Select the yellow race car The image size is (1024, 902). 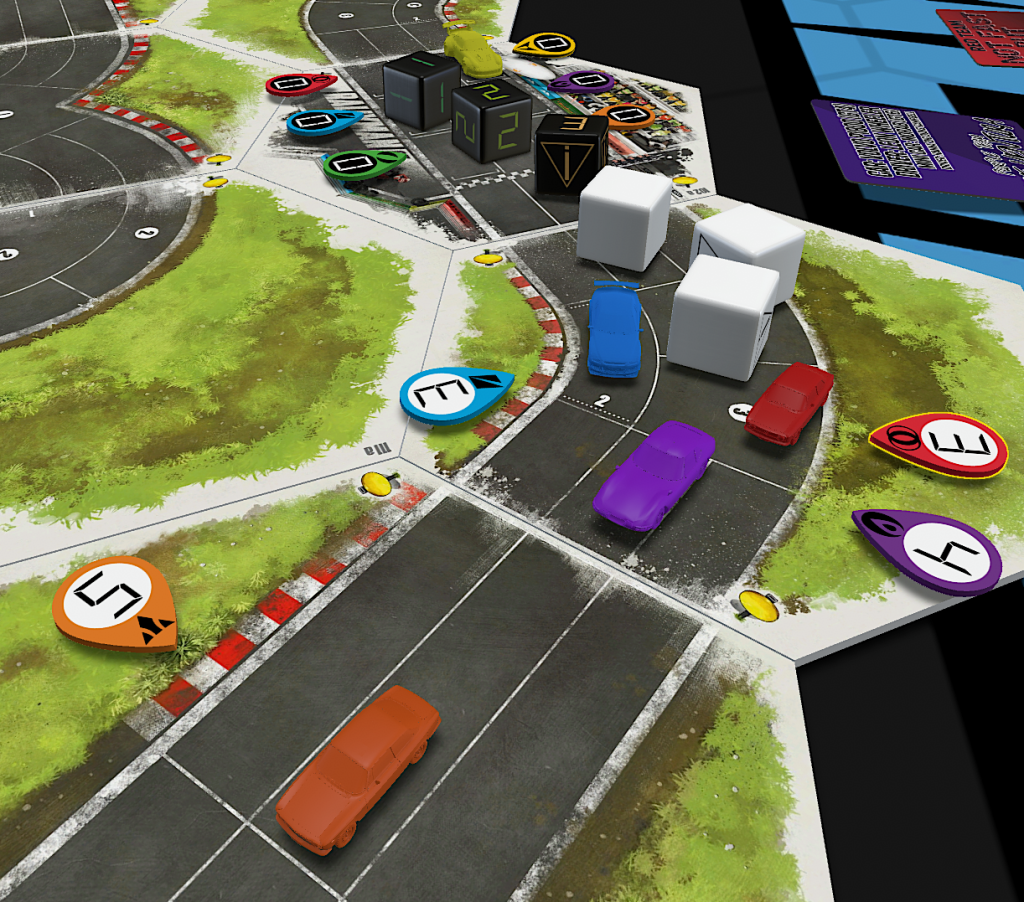pos(473,52)
